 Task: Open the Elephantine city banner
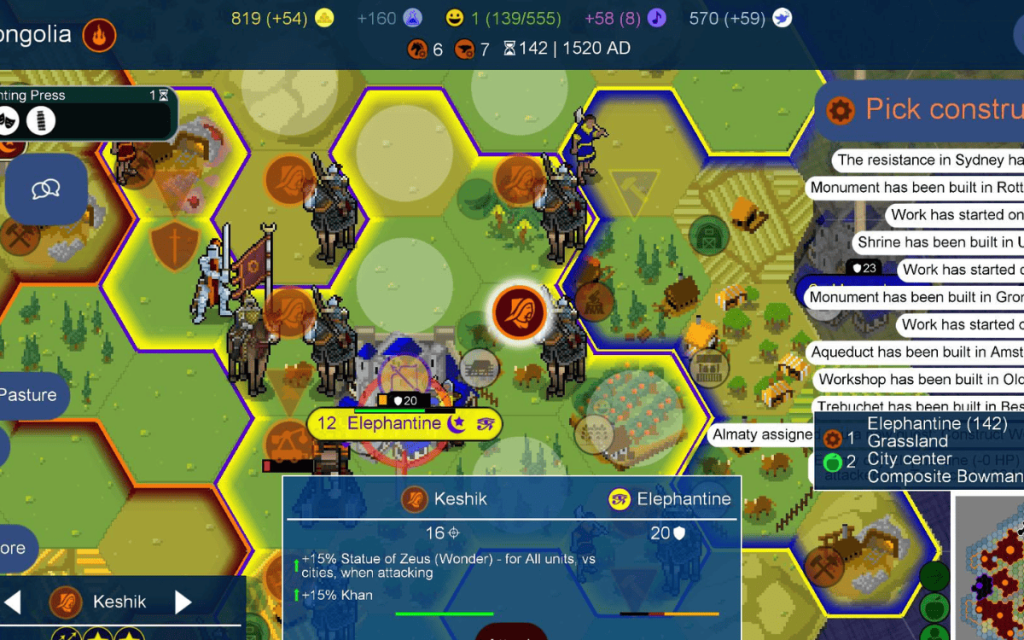[x=393, y=423]
